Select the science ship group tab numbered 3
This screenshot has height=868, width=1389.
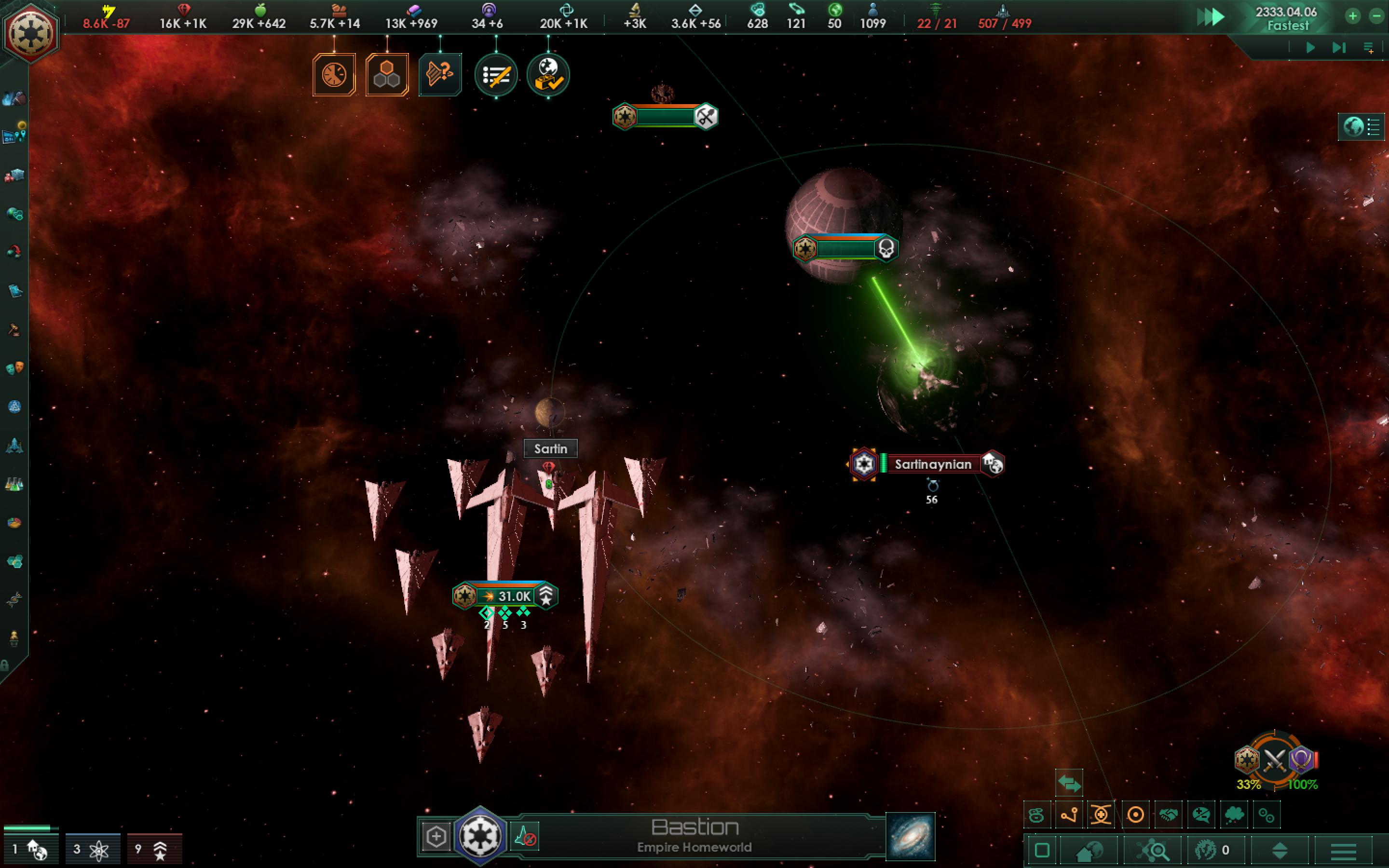point(93,849)
